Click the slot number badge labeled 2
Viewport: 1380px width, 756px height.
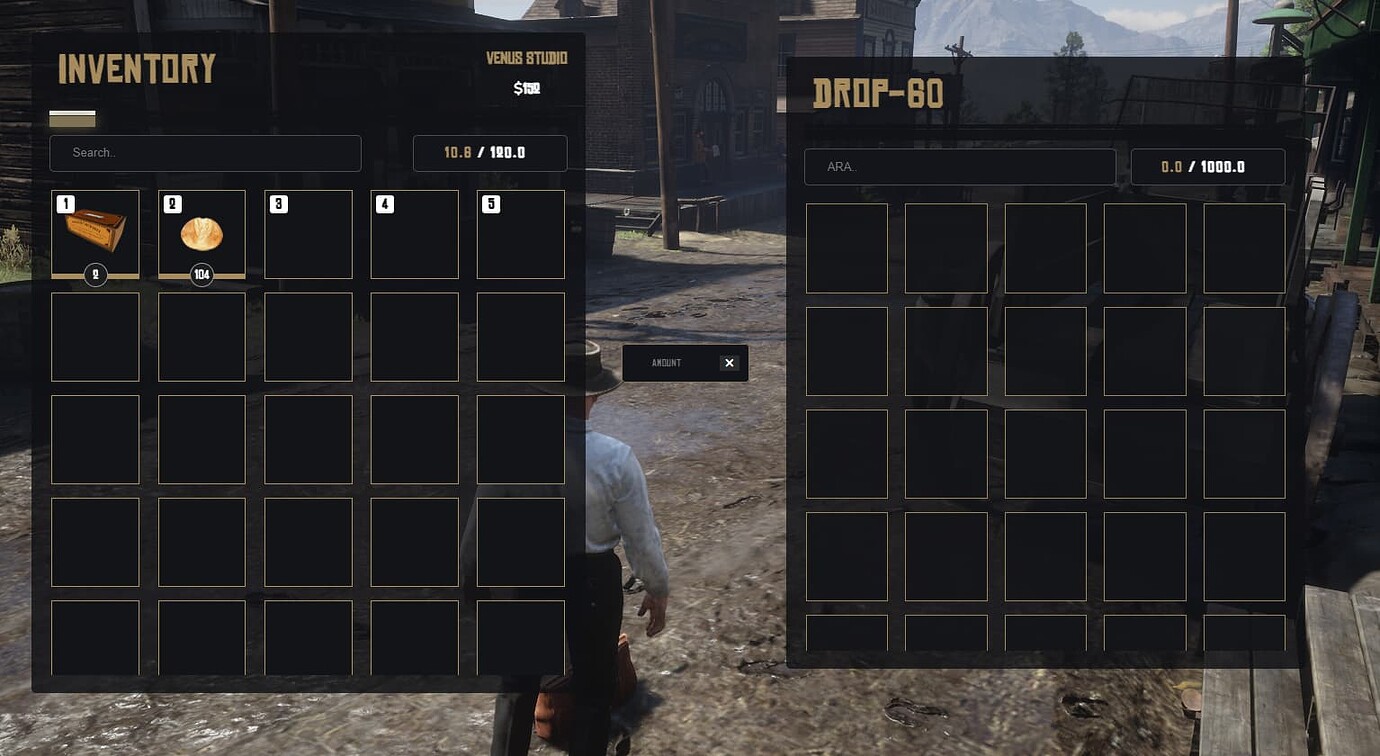170,202
